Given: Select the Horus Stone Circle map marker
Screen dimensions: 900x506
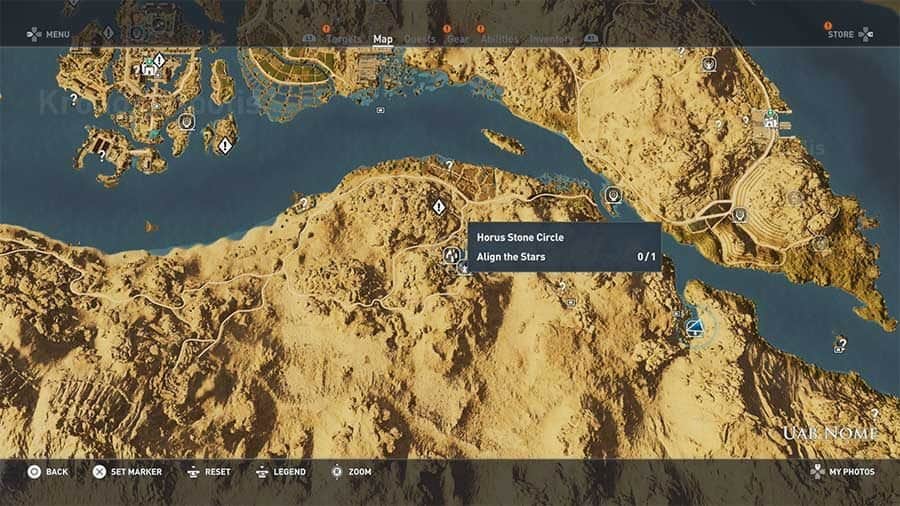Looking at the screenshot, I should pyautogui.click(x=451, y=256).
